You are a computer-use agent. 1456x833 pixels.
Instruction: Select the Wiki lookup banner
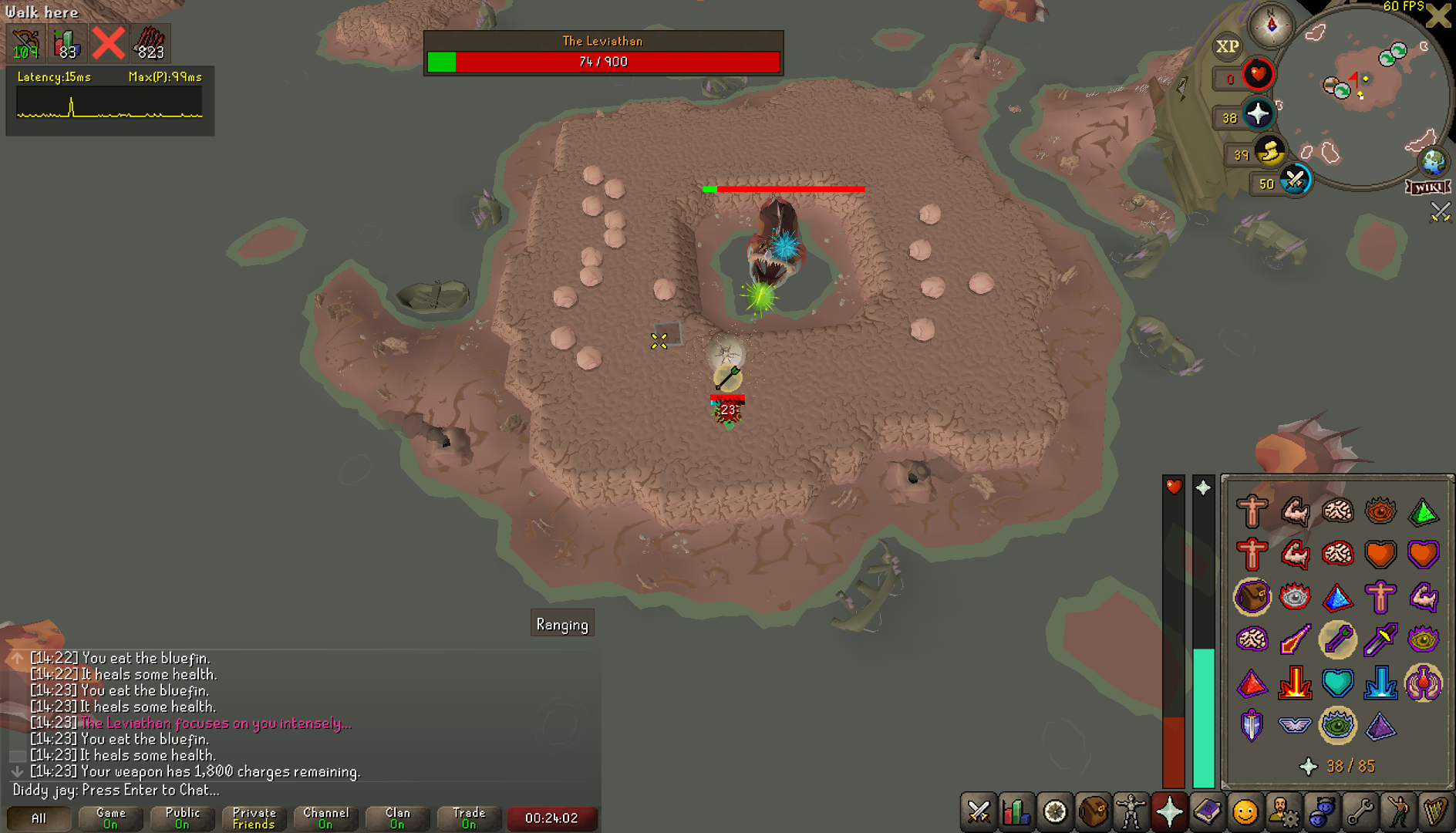click(1428, 187)
